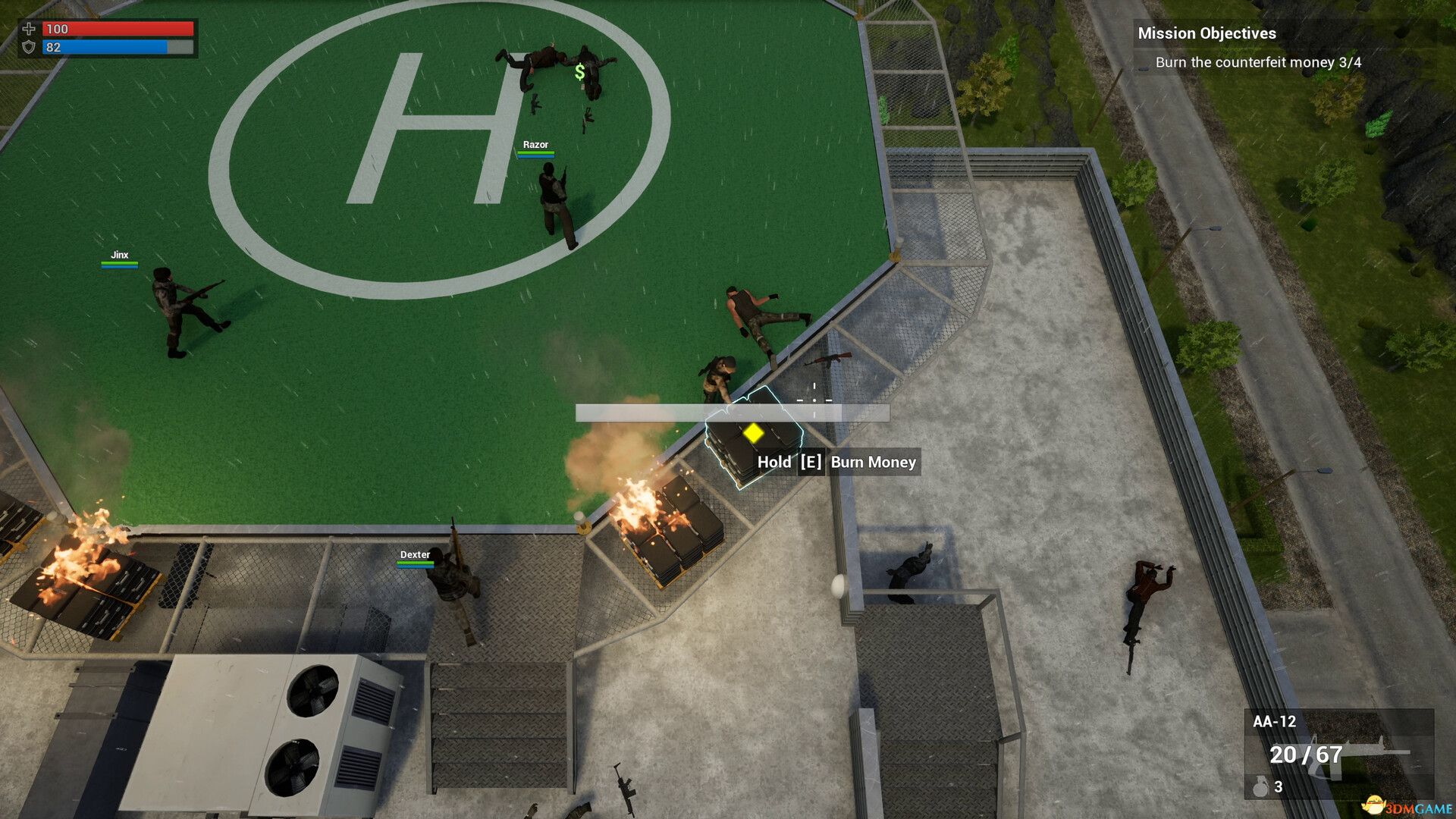Click the grenade icon
1456x819 pixels.
[1260, 787]
